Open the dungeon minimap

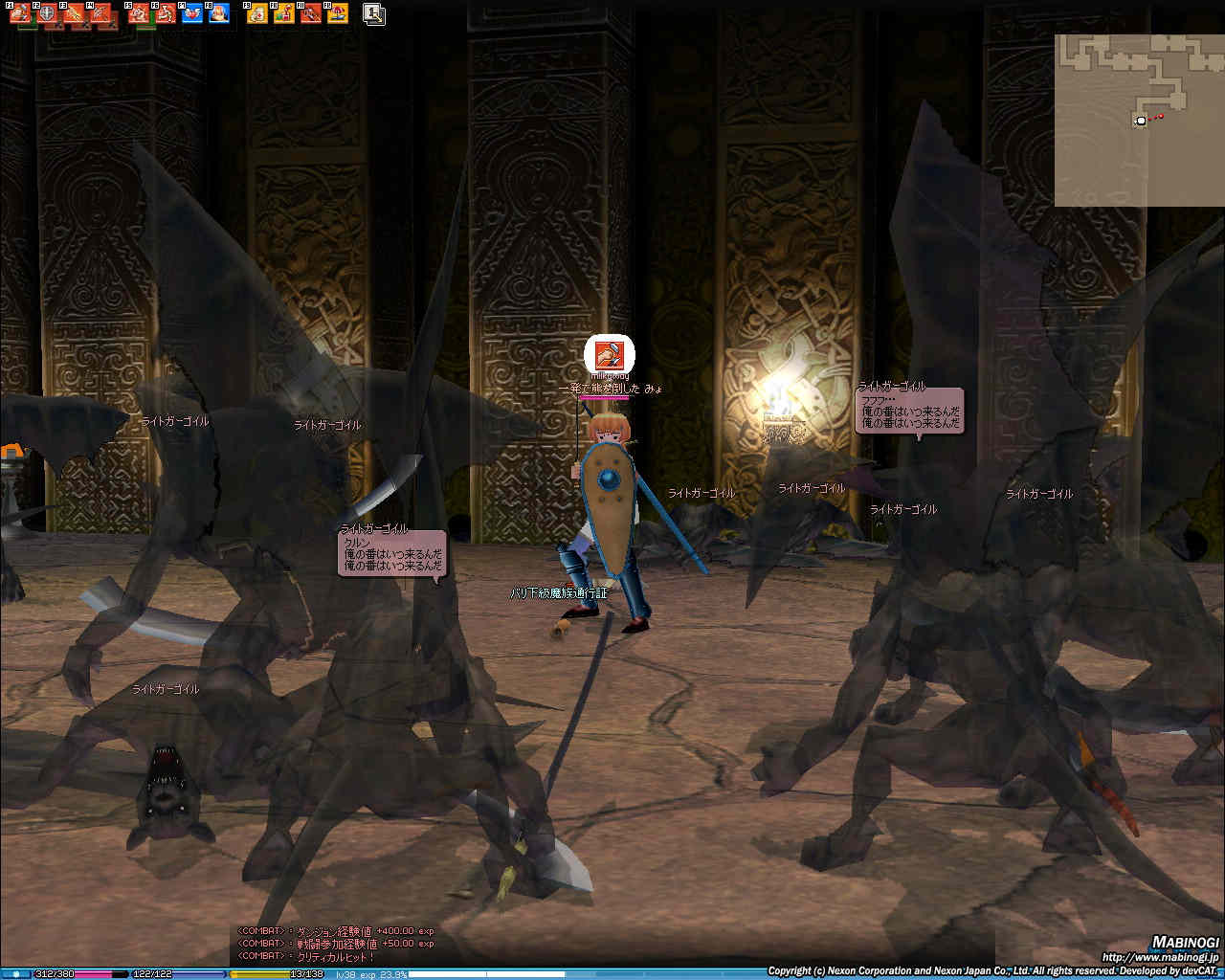pos(1138,120)
